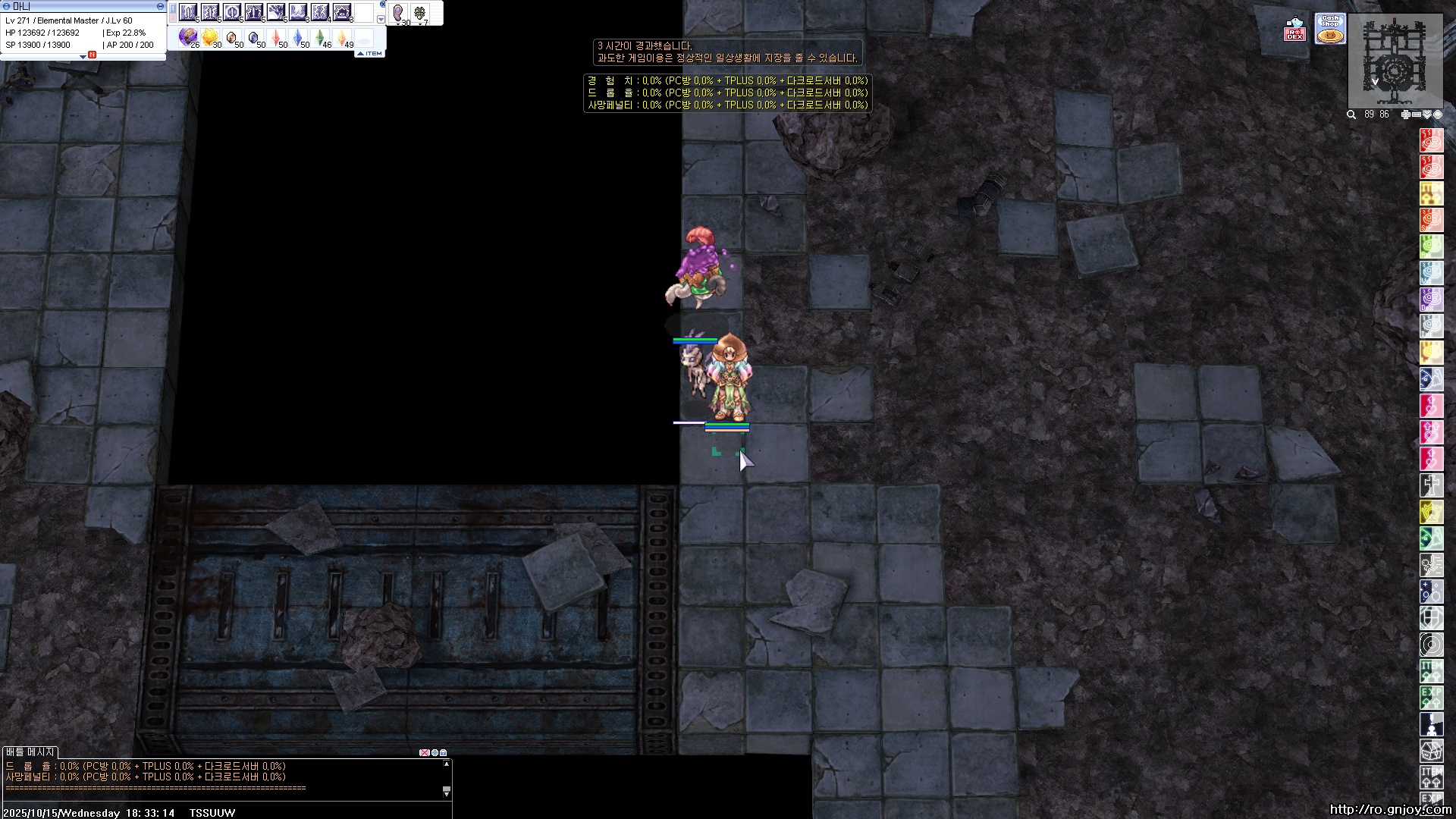Close the skill hotbar with X button

pos(382,5)
